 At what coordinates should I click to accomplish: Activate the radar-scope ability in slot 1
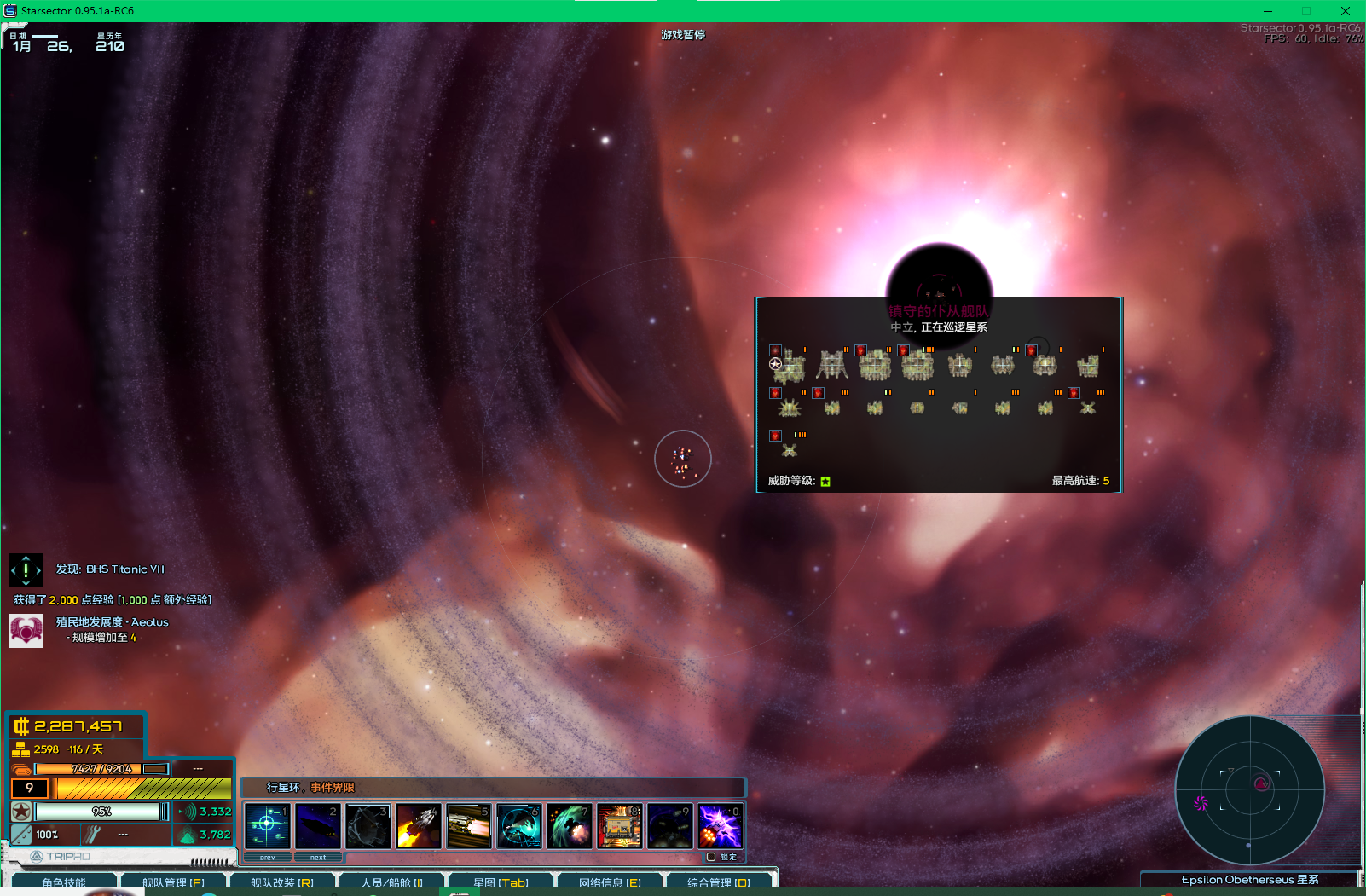tap(267, 825)
